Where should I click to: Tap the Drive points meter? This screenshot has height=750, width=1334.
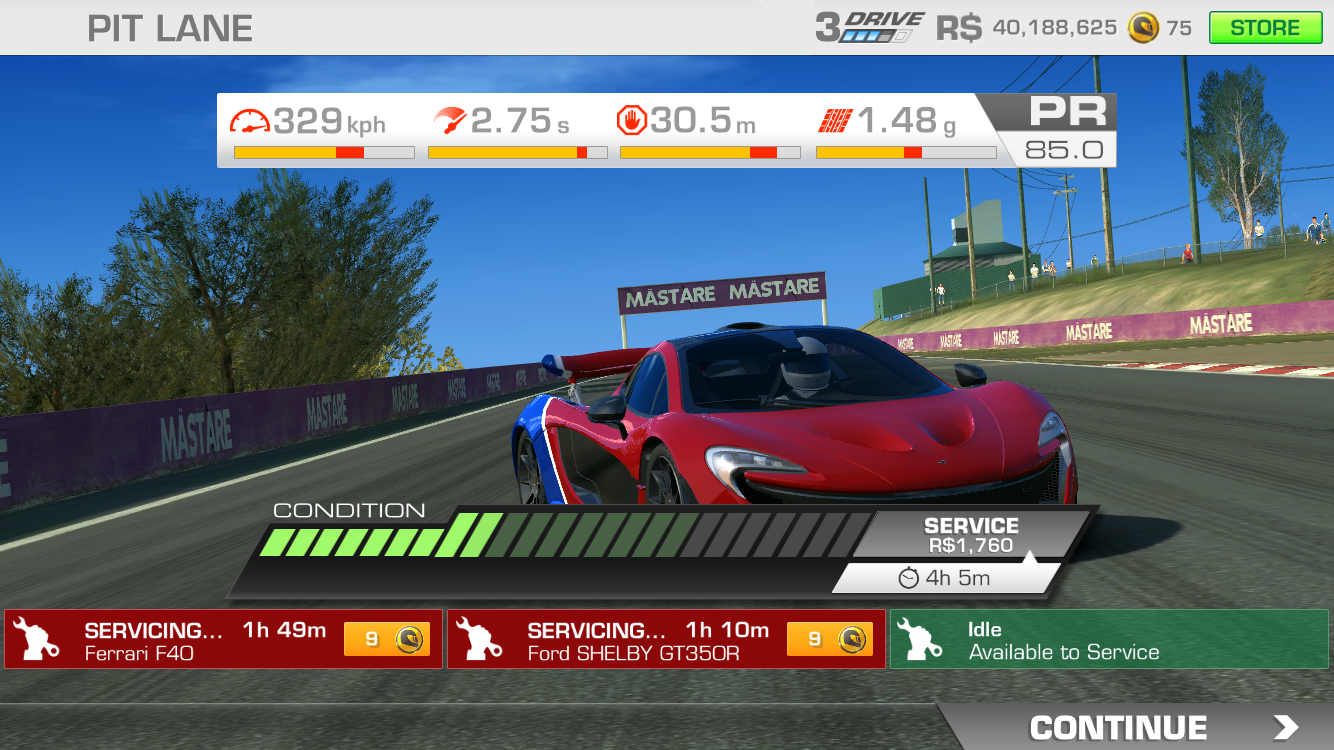pos(869,28)
